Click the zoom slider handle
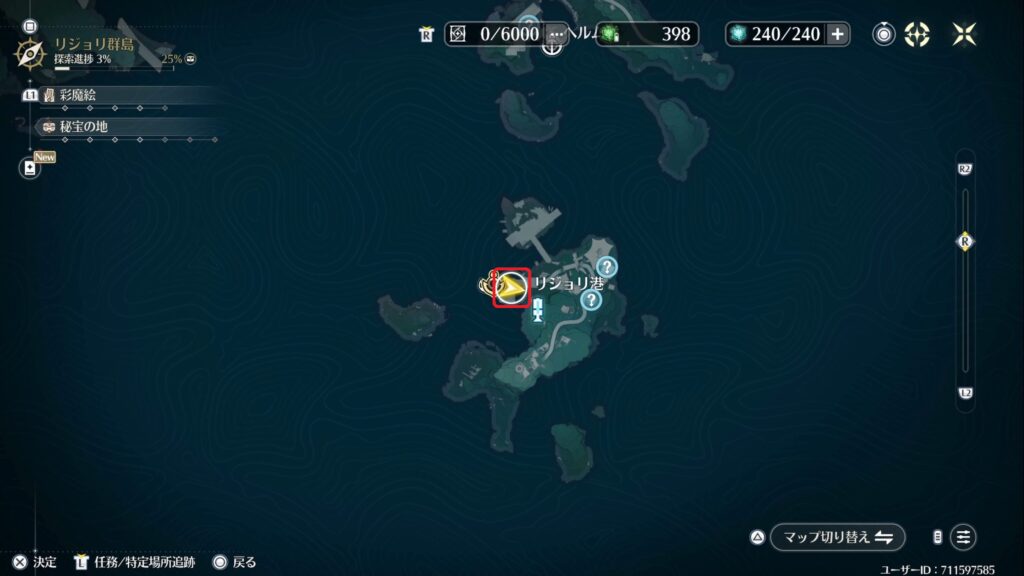 (965, 241)
